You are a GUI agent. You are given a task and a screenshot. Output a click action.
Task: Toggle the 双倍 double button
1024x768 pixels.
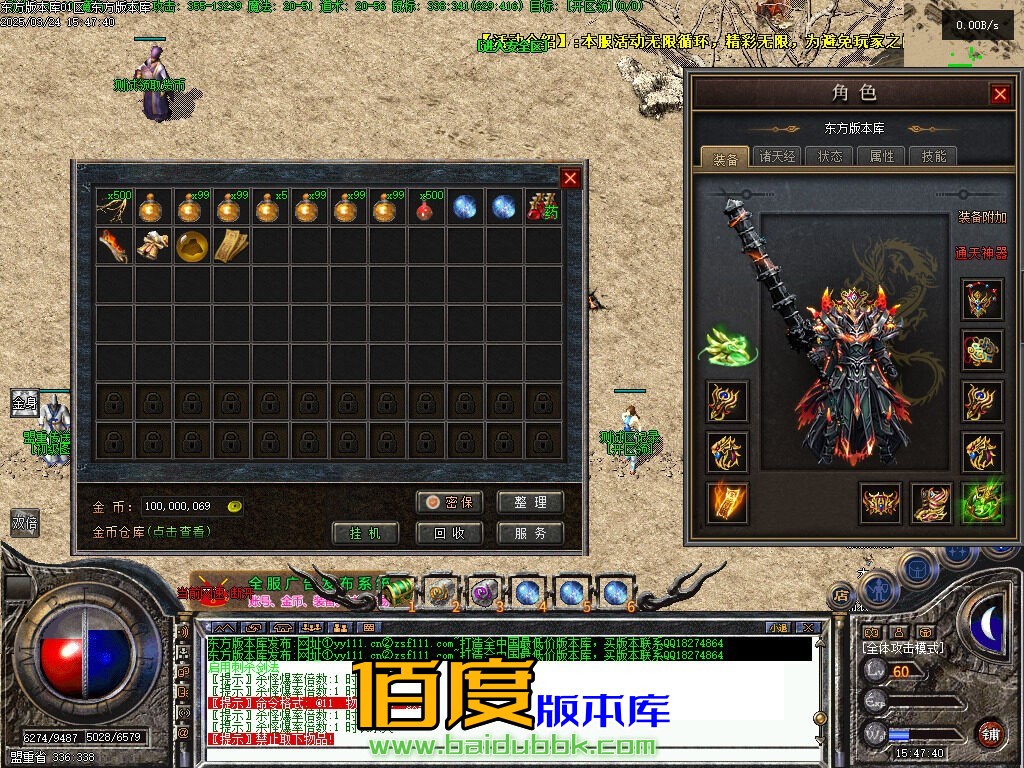pos(24,522)
